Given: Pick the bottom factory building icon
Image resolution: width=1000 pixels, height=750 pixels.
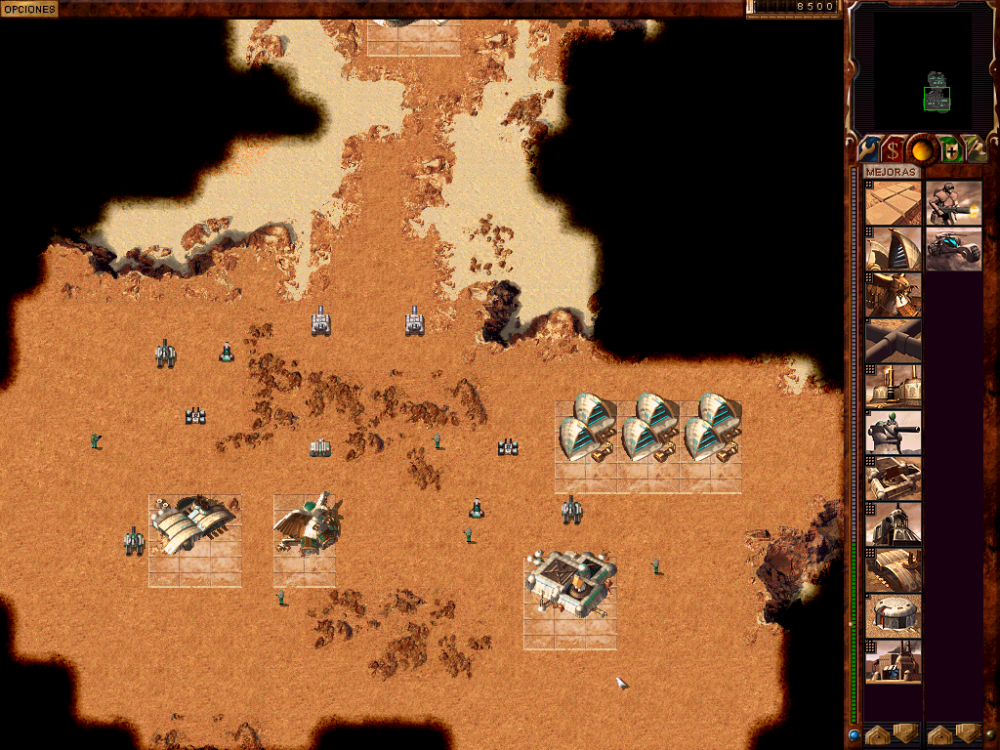Looking at the screenshot, I should coord(893,661).
